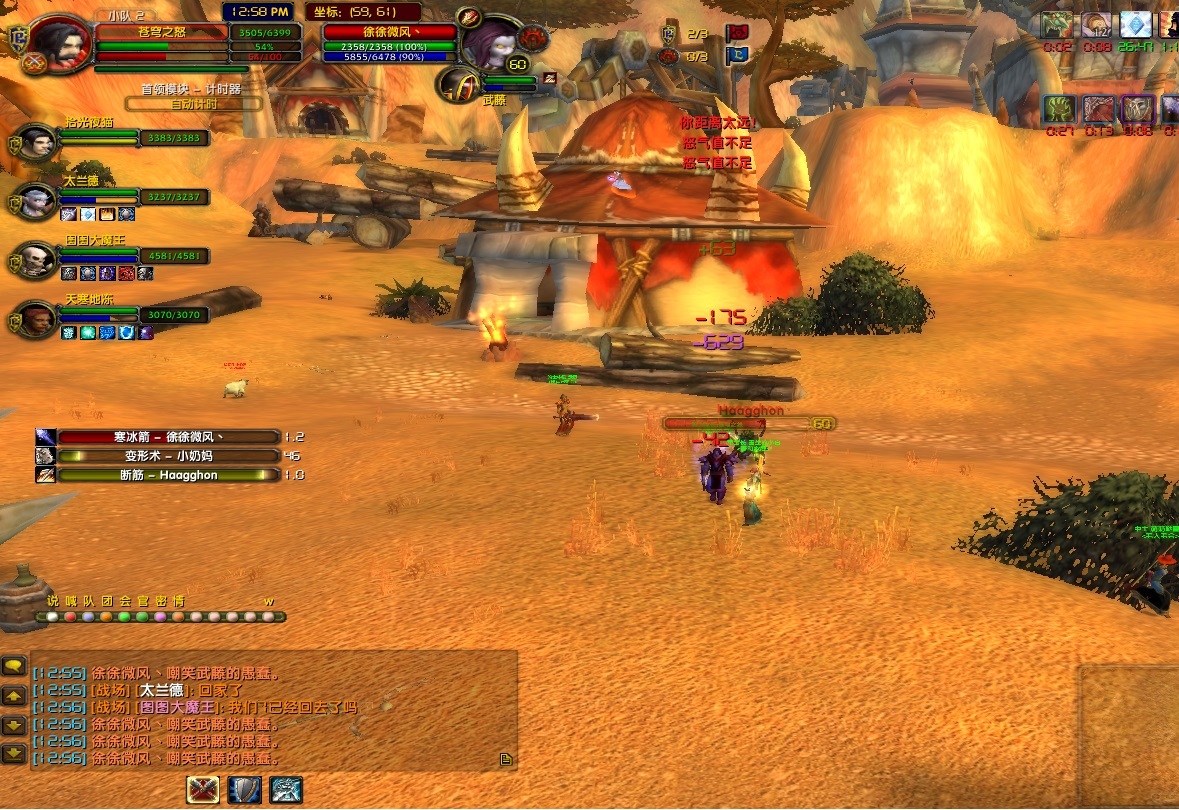Click the 变形术 polymorph timer bar
The width and height of the screenshot is (1179, 810).
[x=168, y=456]
